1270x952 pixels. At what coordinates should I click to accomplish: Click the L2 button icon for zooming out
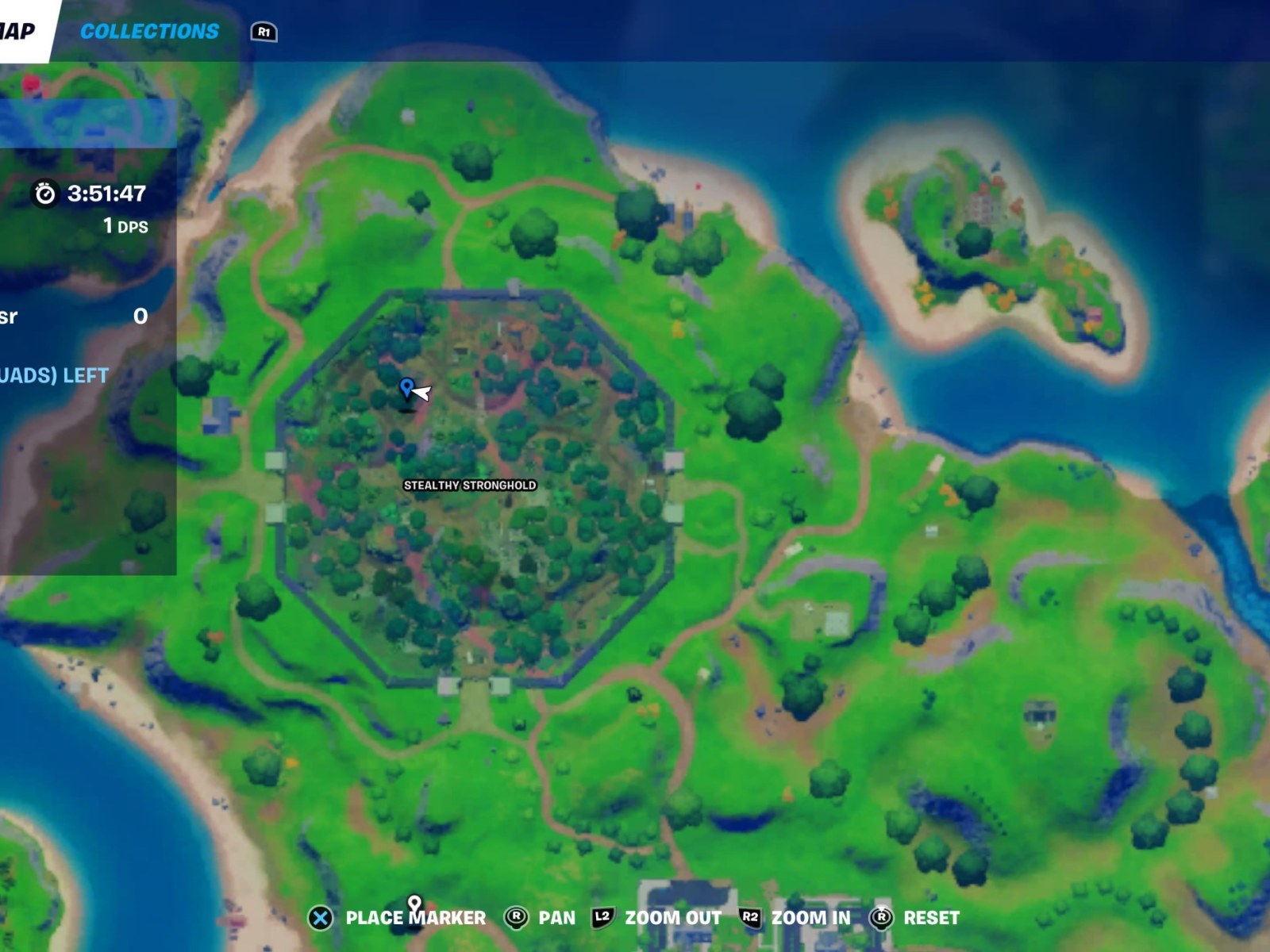[x=603, y=916]
